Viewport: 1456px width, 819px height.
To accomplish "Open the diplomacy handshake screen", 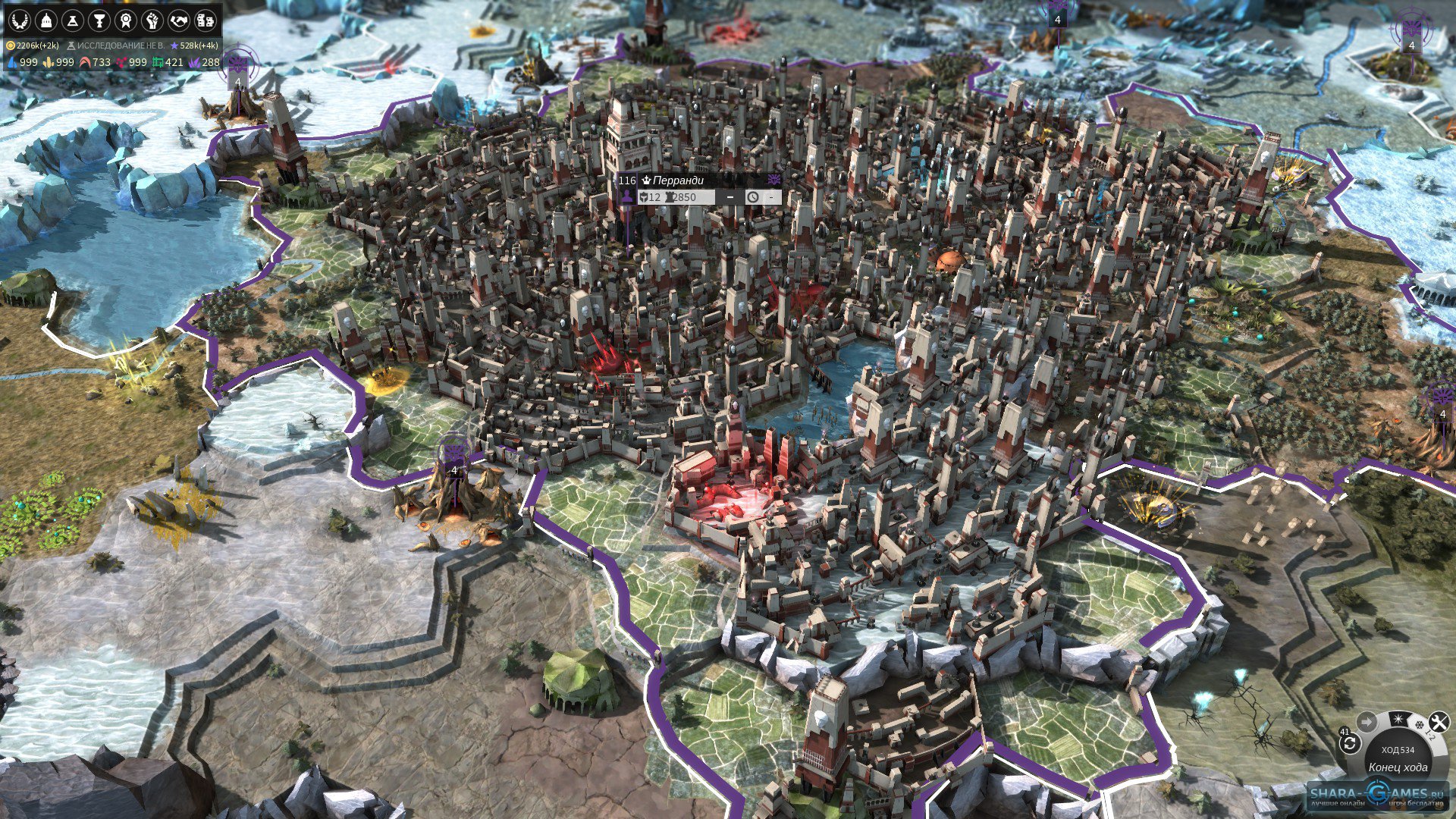I will click(x=179, y=20).
